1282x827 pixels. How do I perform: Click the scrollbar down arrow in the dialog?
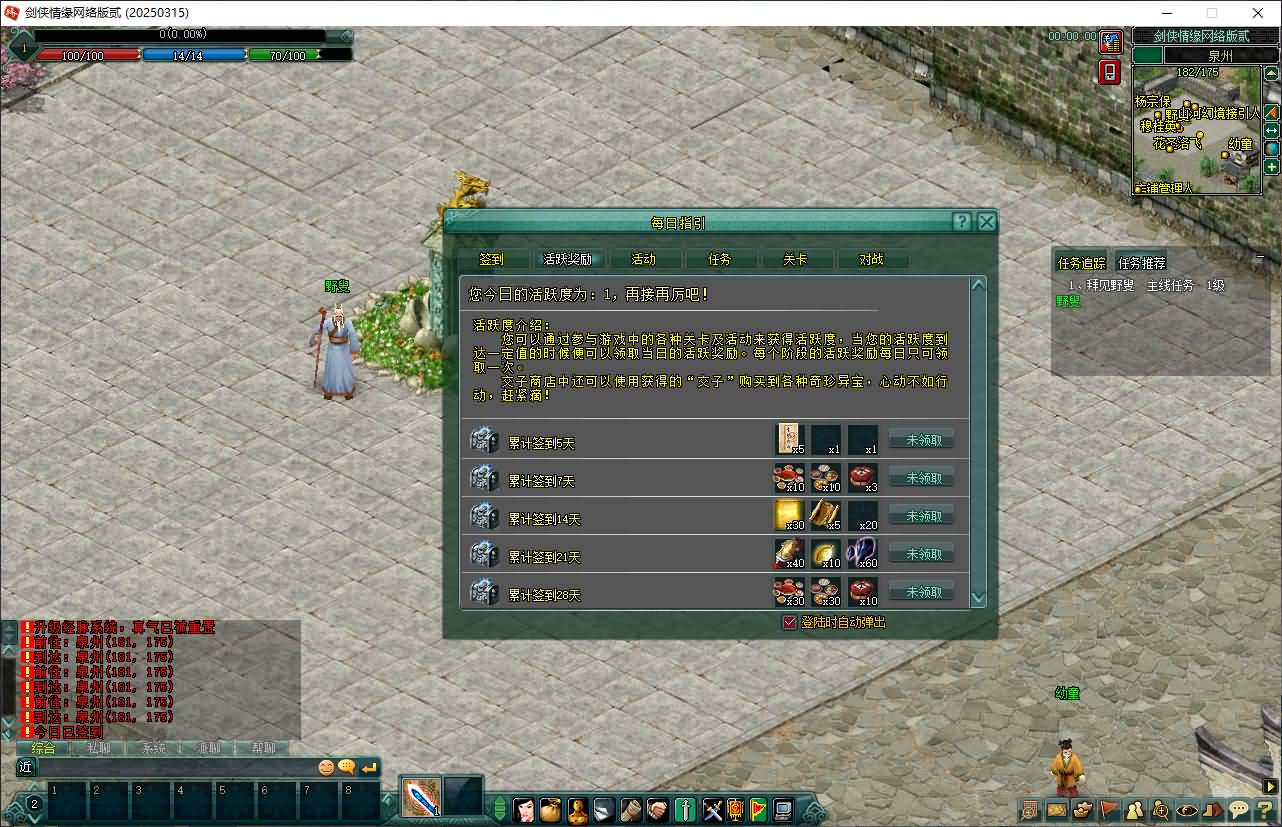[978, 597]
